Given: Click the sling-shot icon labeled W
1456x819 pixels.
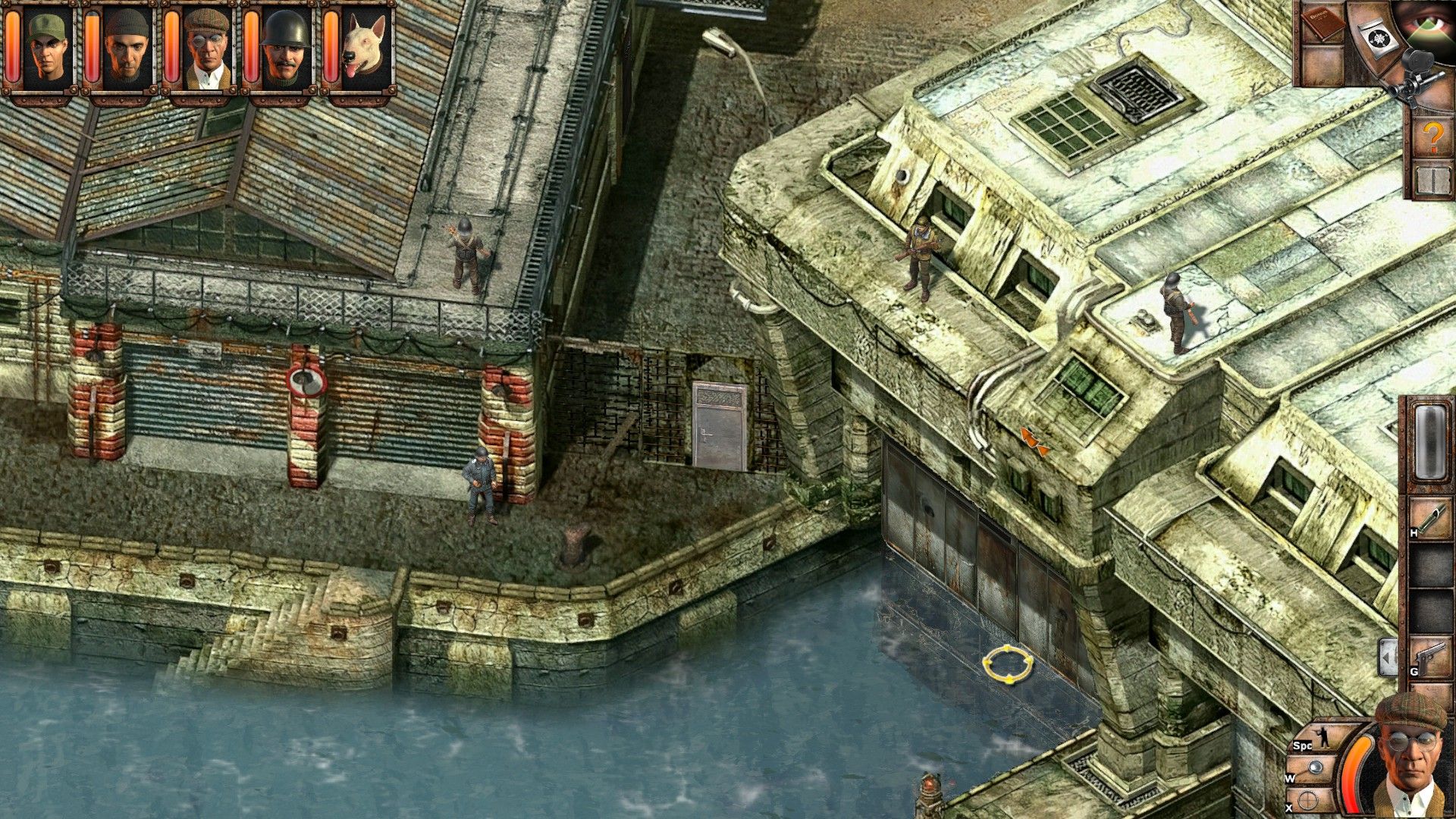Looking at the screenshot, I should click(x=1314, y=766).
